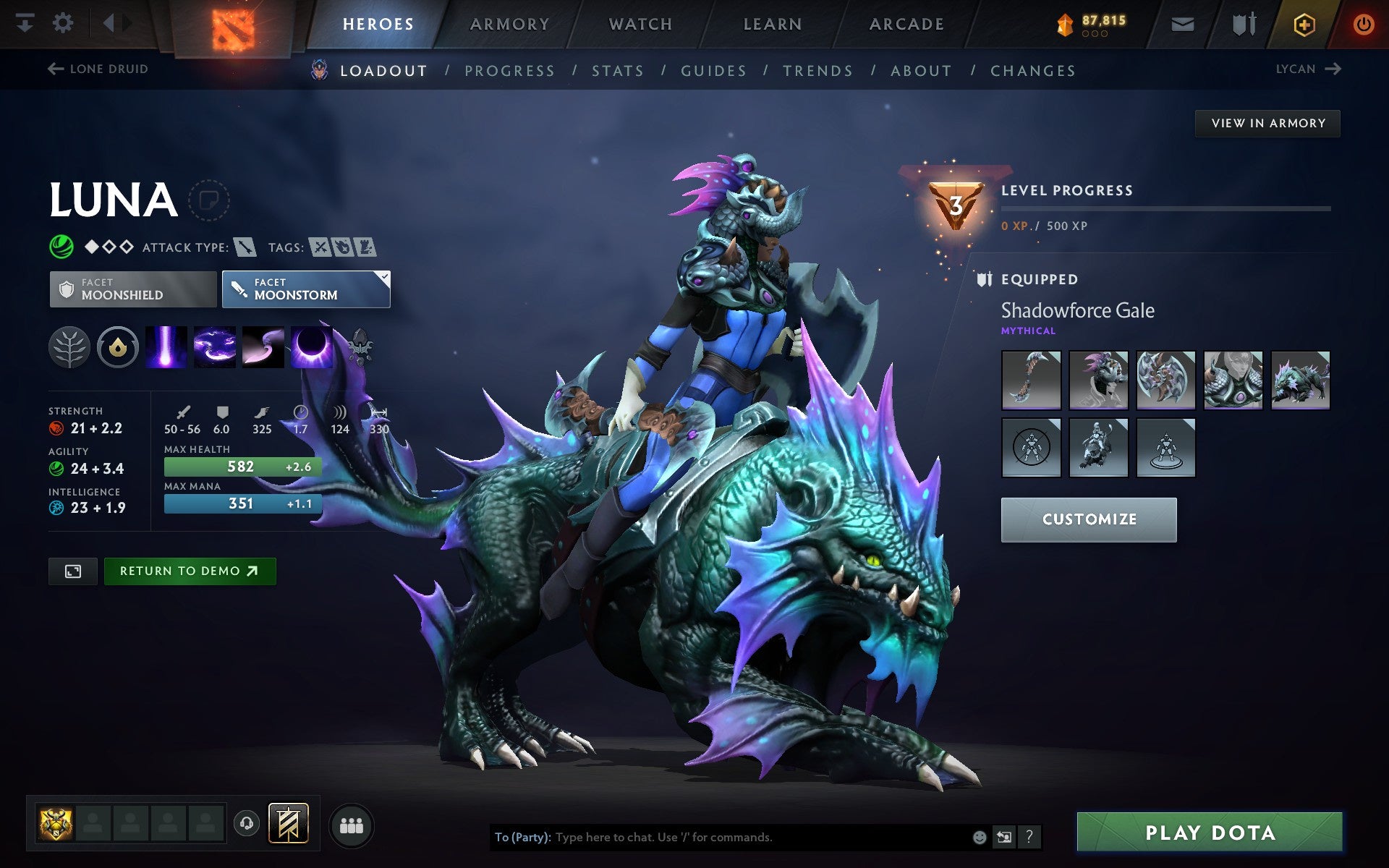Click the talent tree branch icon

pyautogui.click(x=70, y=347)
